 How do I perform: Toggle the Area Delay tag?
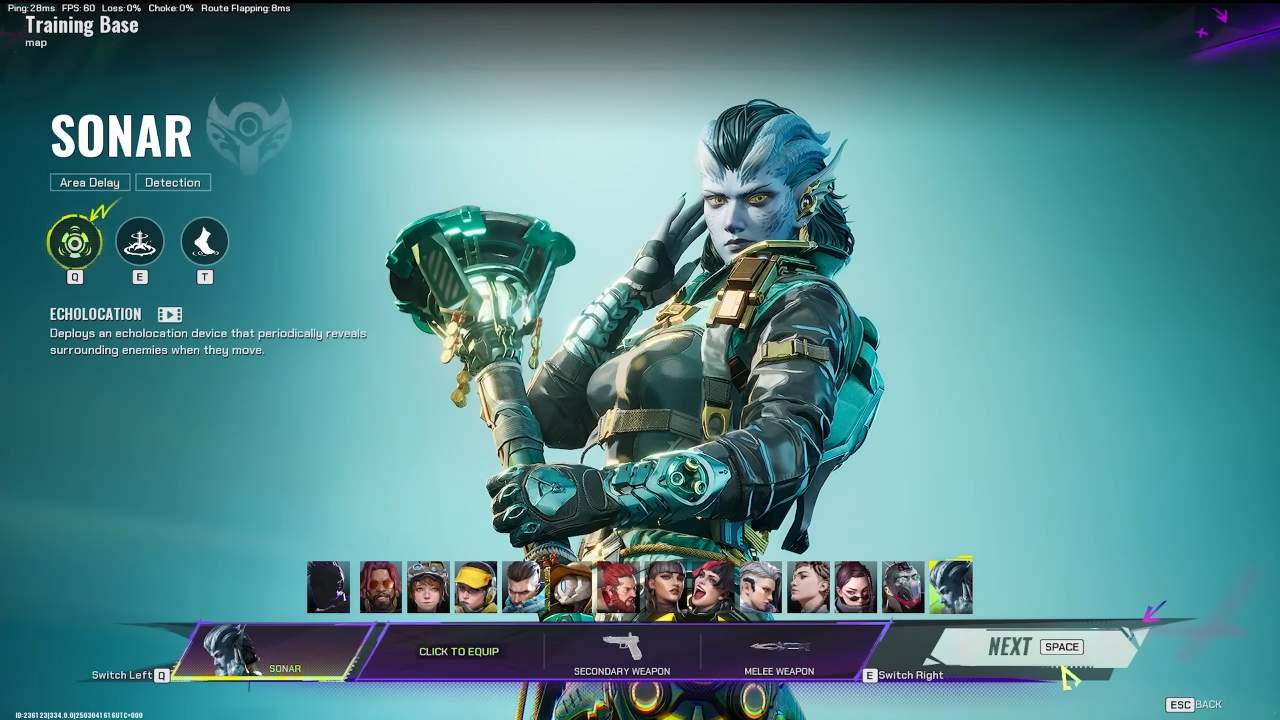89,182
